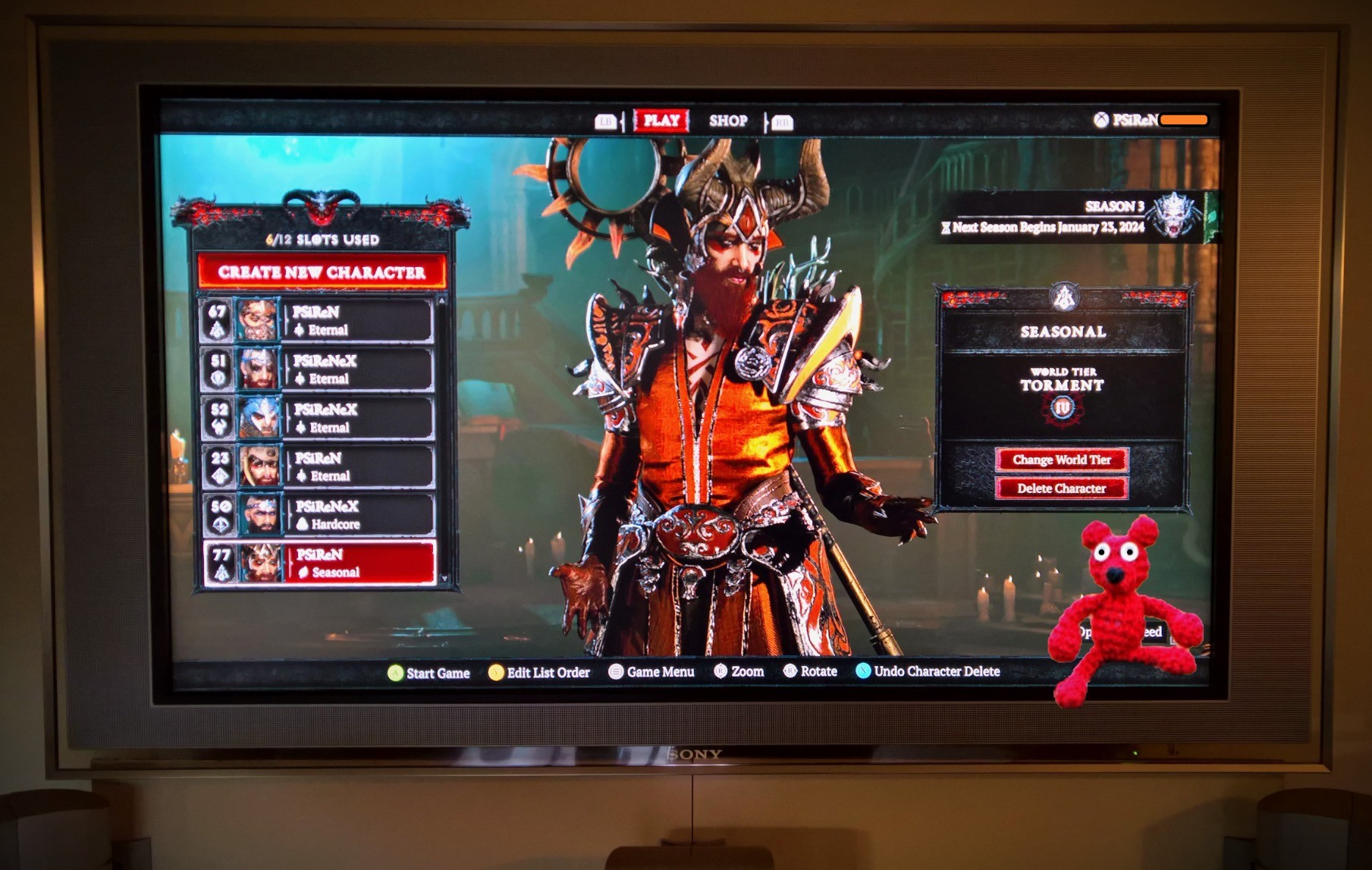Open the SHOP tab
Viewport: 1372px width, 870px height.
(x=727, y=121)
